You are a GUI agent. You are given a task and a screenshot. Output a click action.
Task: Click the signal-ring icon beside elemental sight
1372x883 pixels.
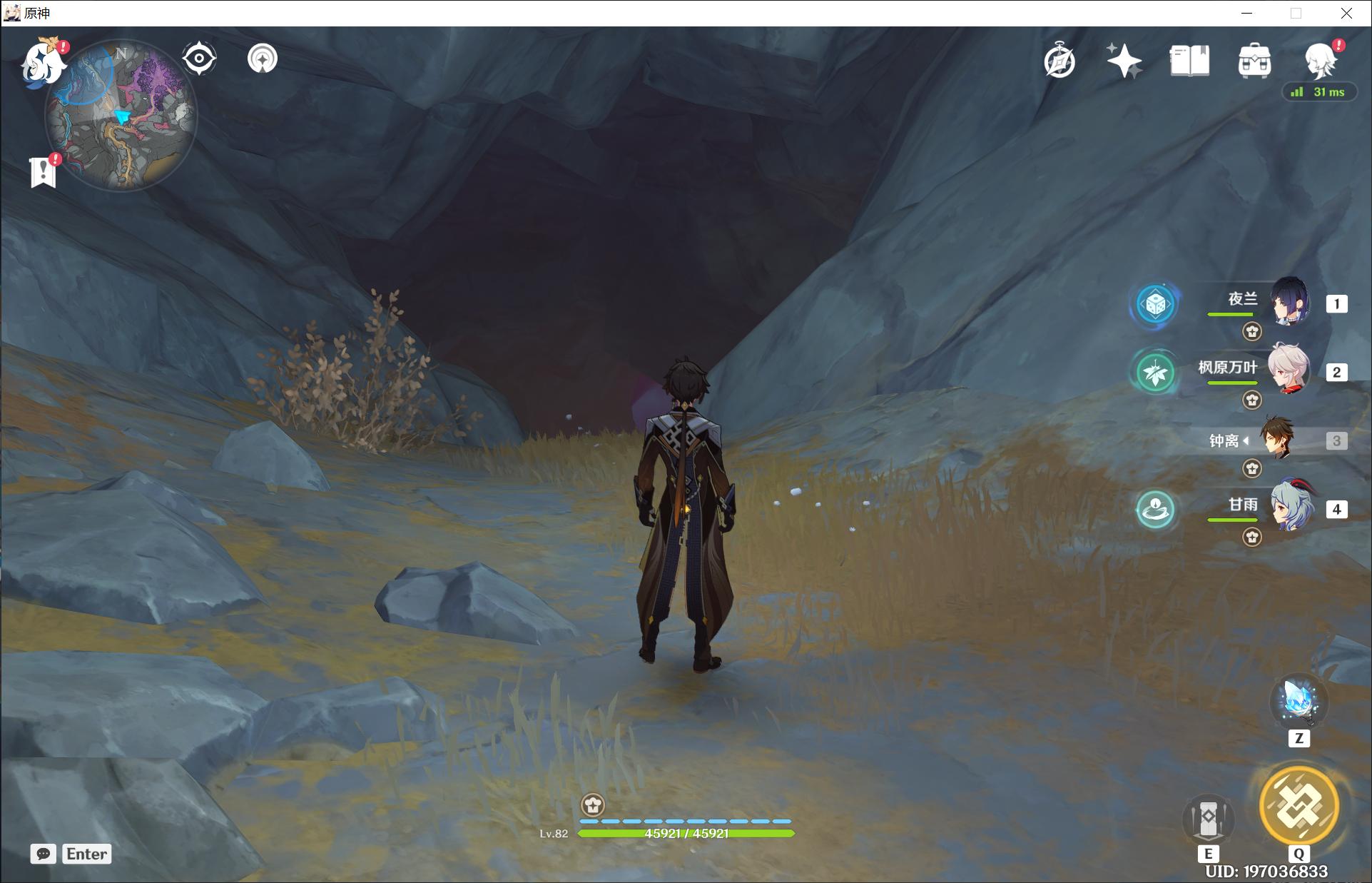click(263, 59)
